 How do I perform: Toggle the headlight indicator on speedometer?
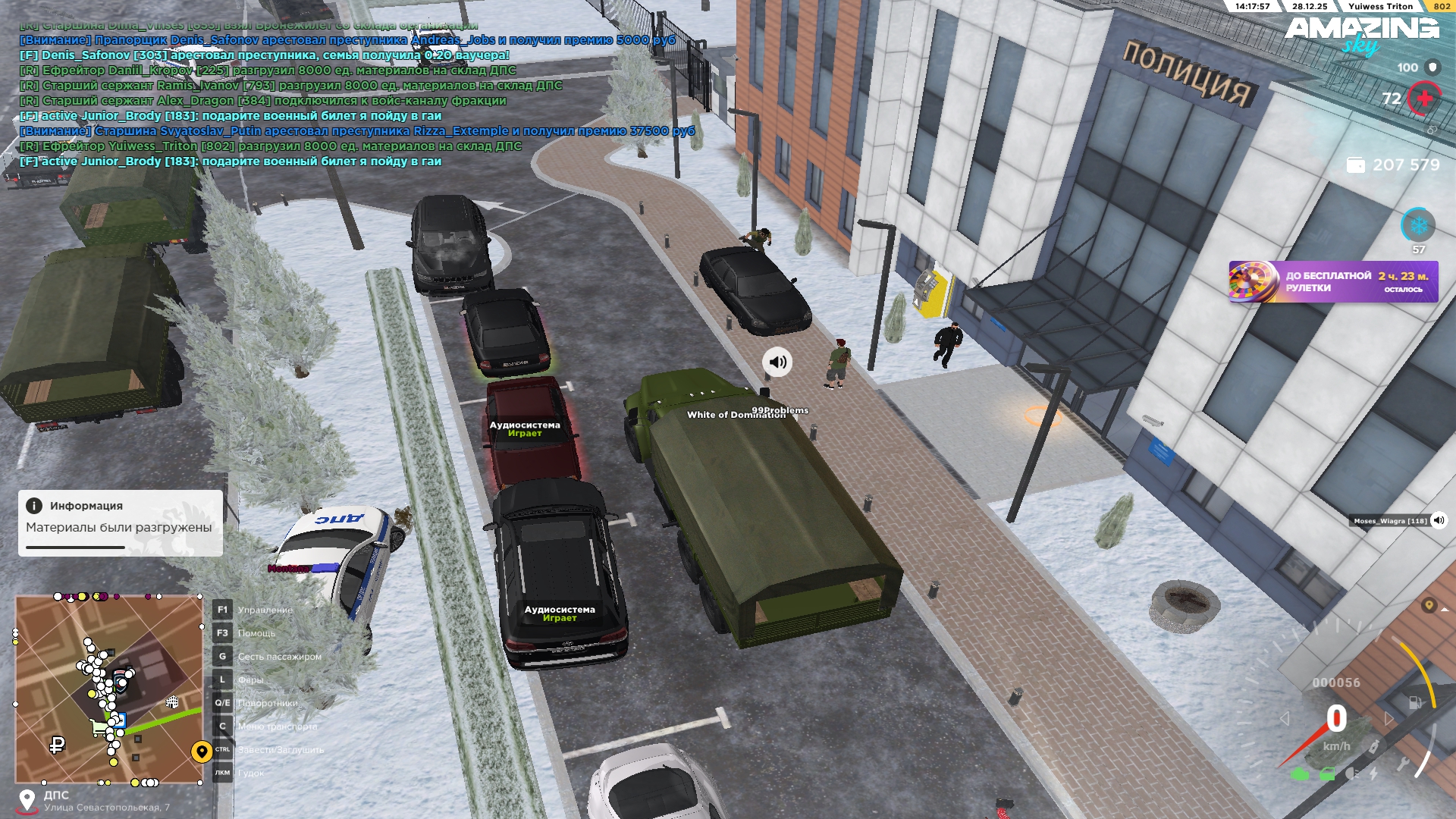point(1351,774)
